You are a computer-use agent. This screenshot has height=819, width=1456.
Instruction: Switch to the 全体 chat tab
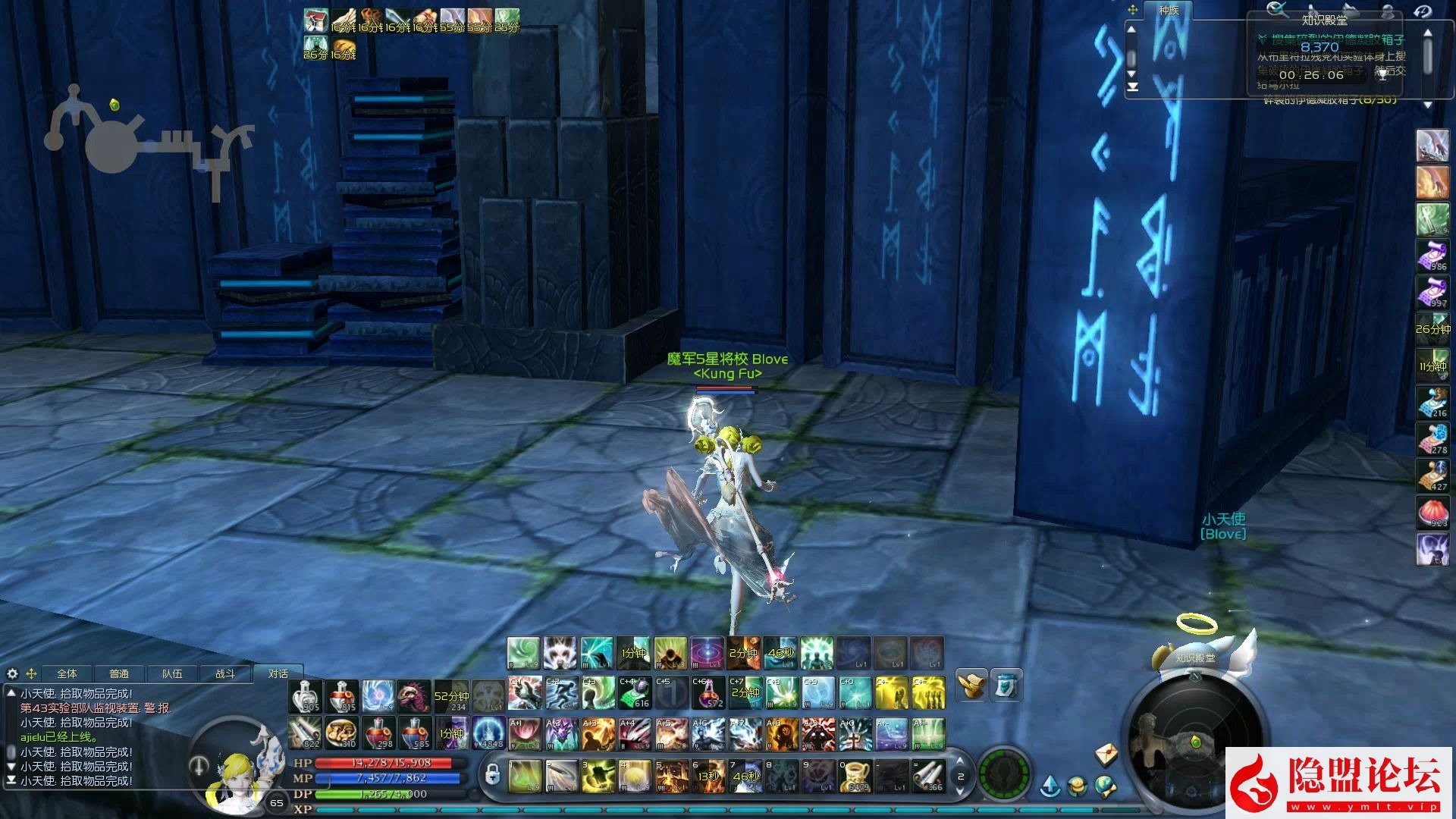[x=67, y=673]
